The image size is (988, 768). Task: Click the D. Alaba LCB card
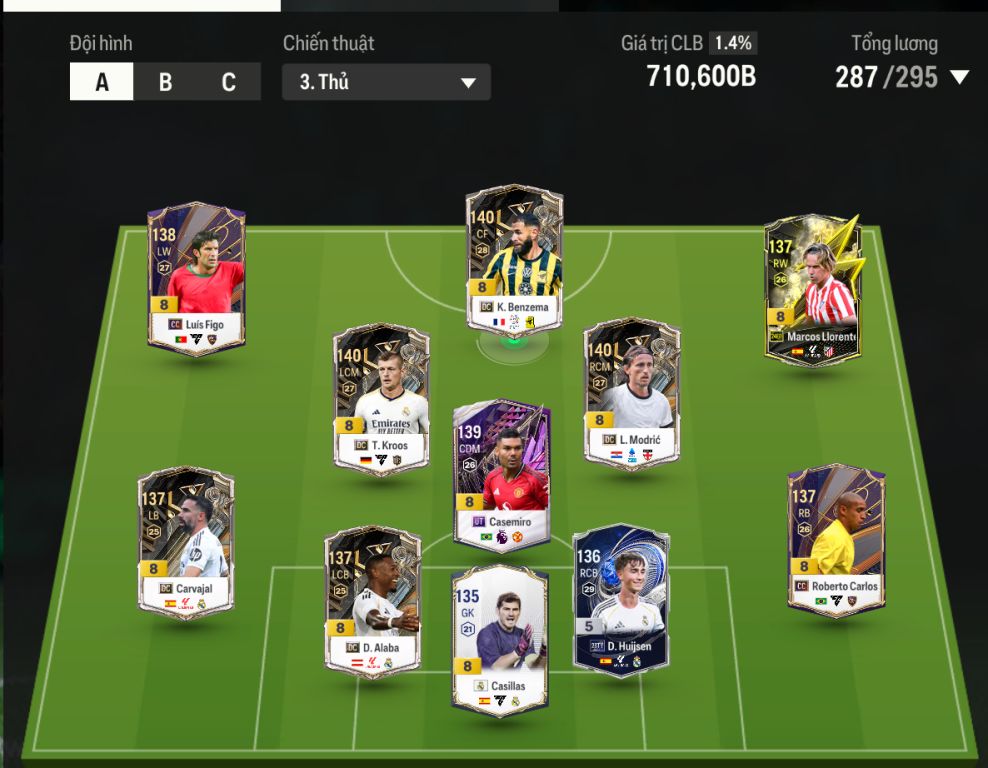tap(372, 601)
